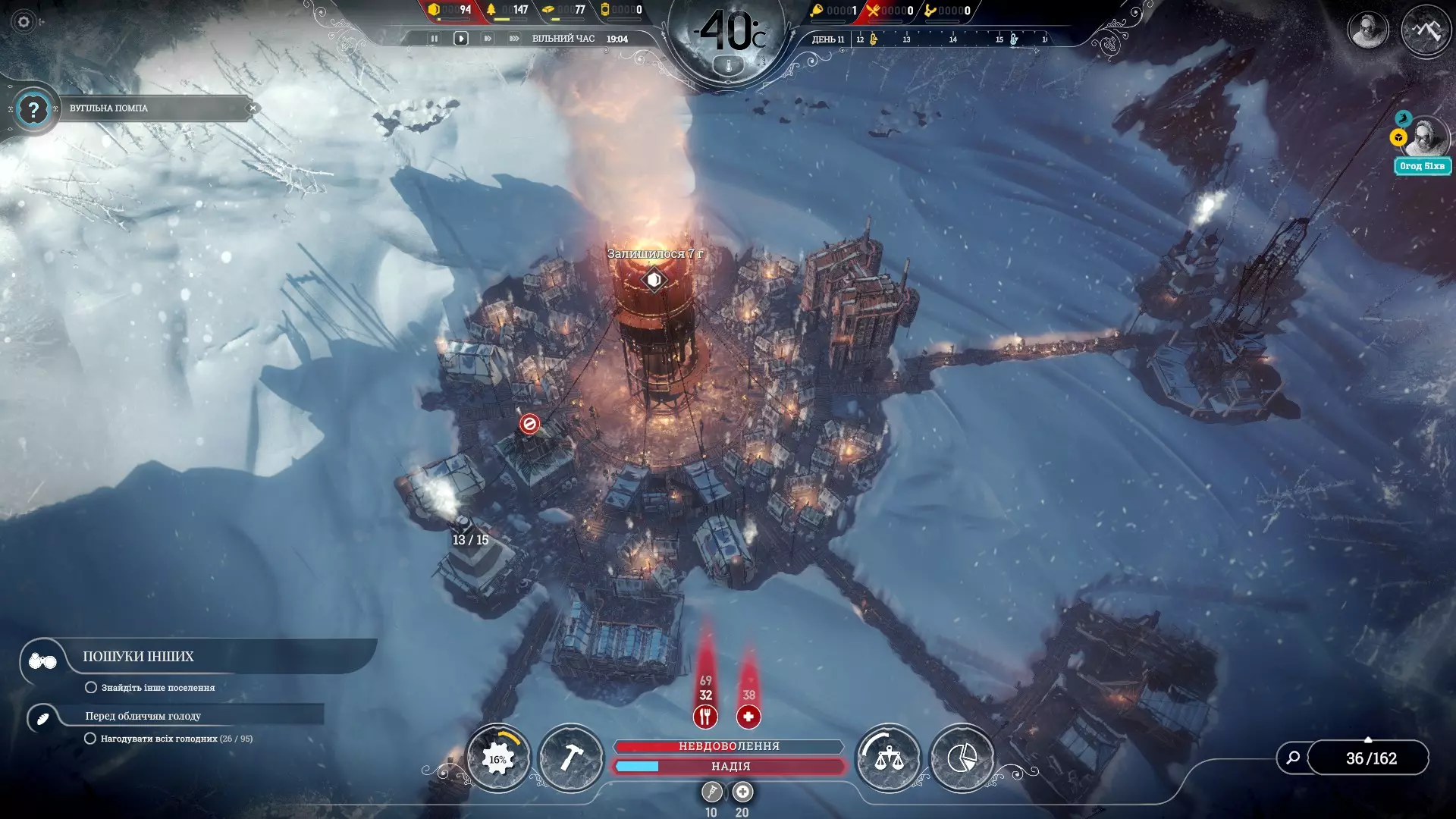Open the pie chart economy panel
Viewport: 1456px width, 819px height.
(x=962, y=758)
